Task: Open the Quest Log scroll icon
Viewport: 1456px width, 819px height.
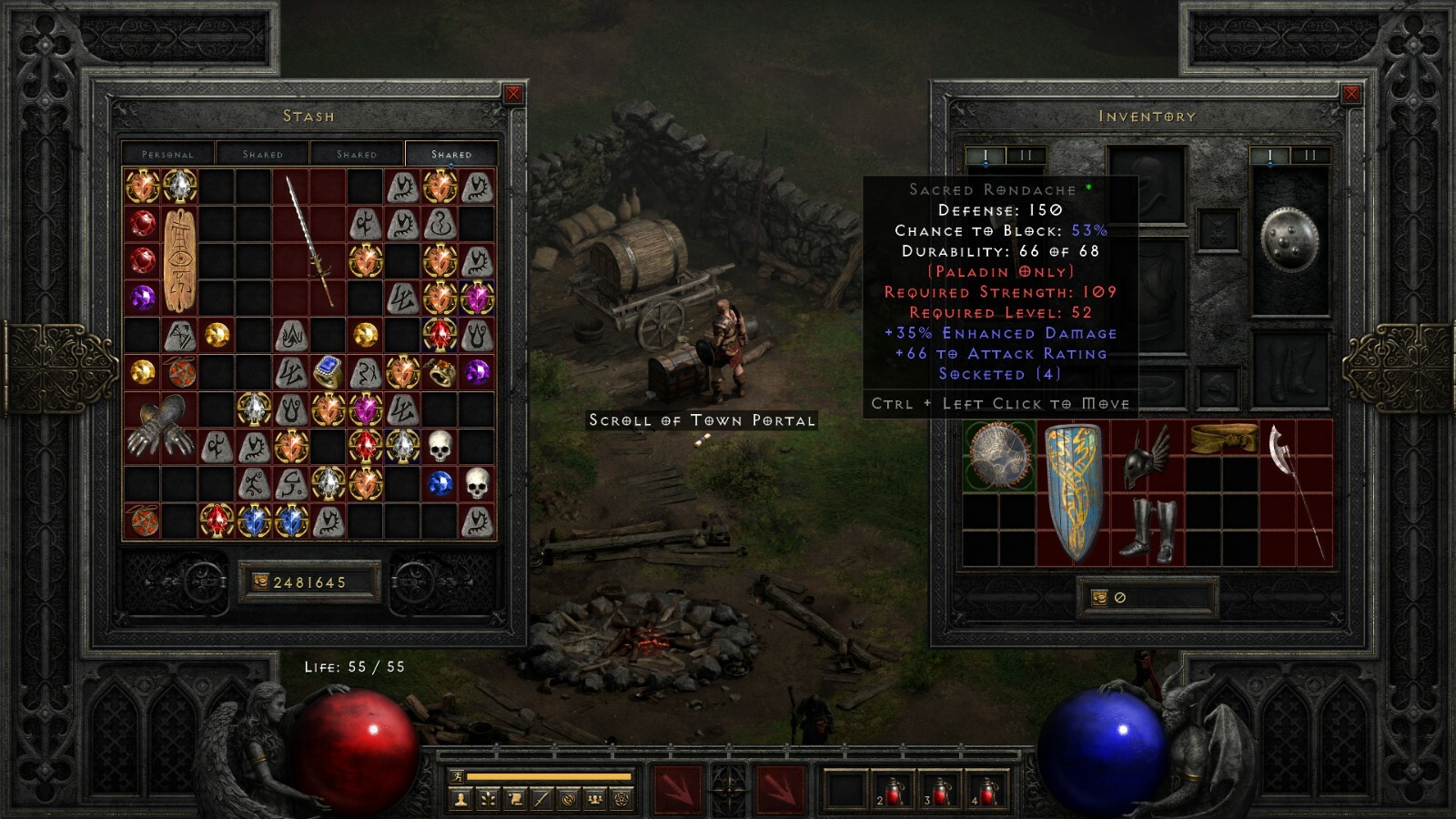Action: click(x=514, y=799)
